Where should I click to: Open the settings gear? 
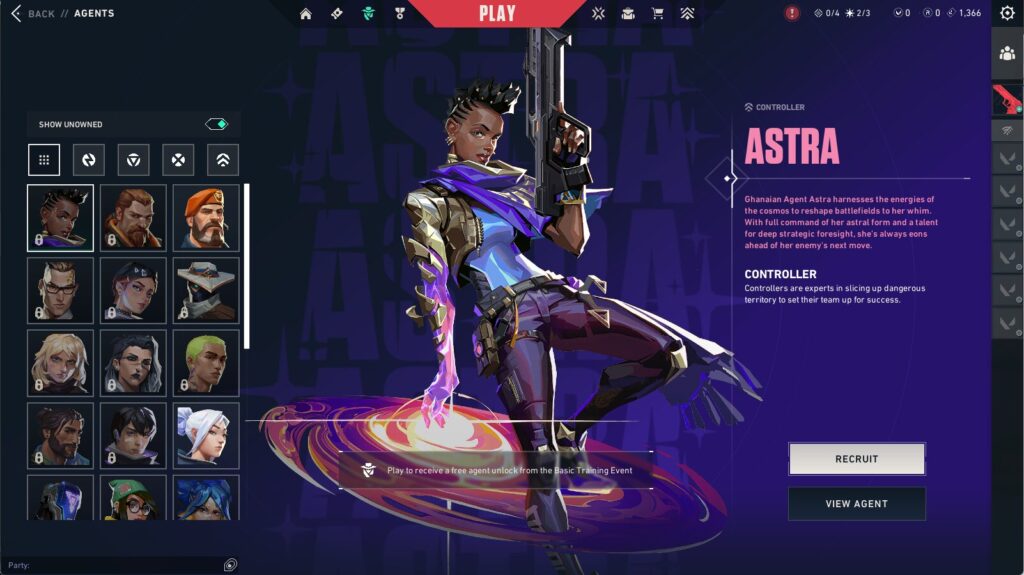(x=1007, y=14)
